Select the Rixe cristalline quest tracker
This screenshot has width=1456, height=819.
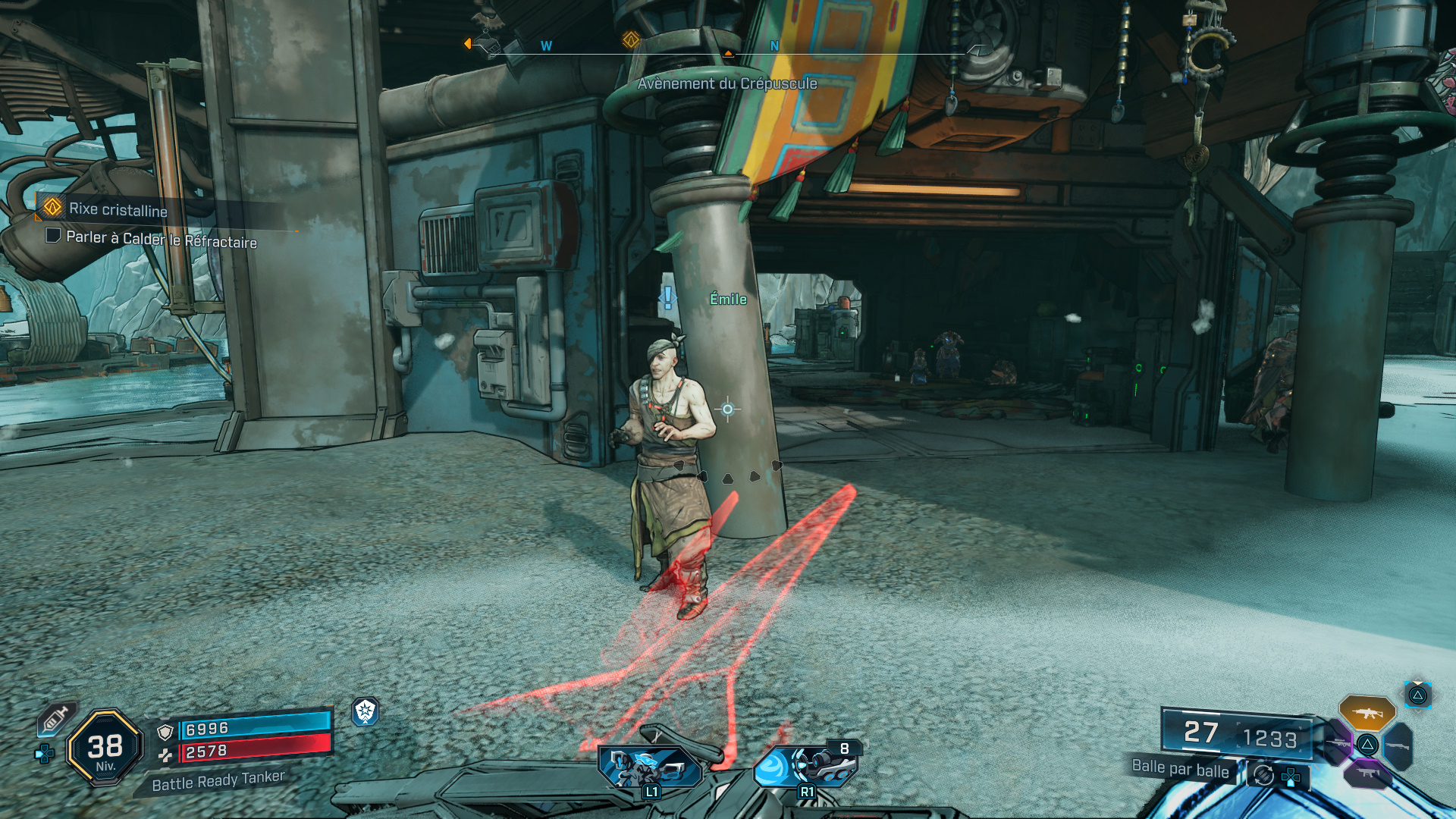(118, 209)
